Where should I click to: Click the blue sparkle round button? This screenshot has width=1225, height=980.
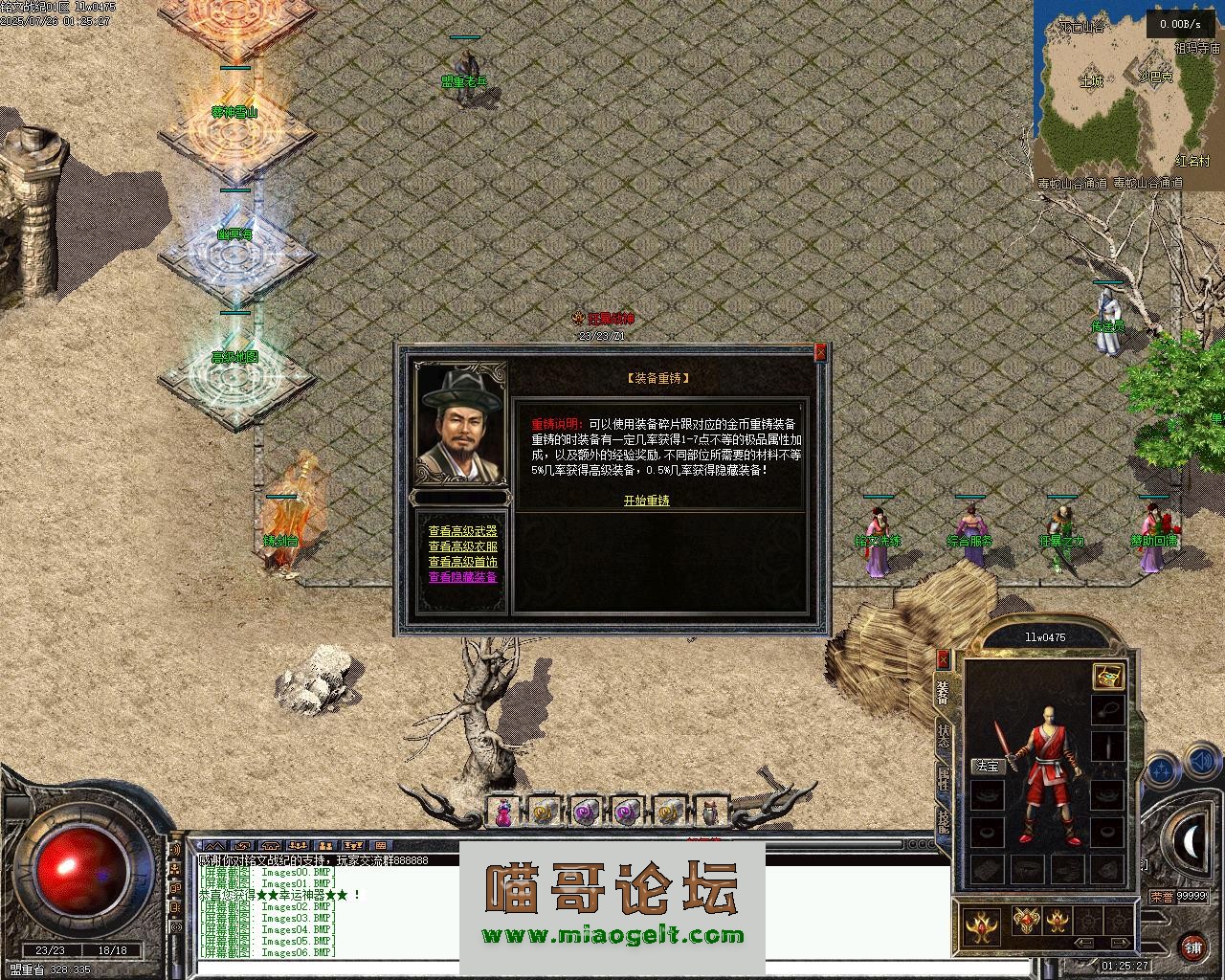point(1161,768)
